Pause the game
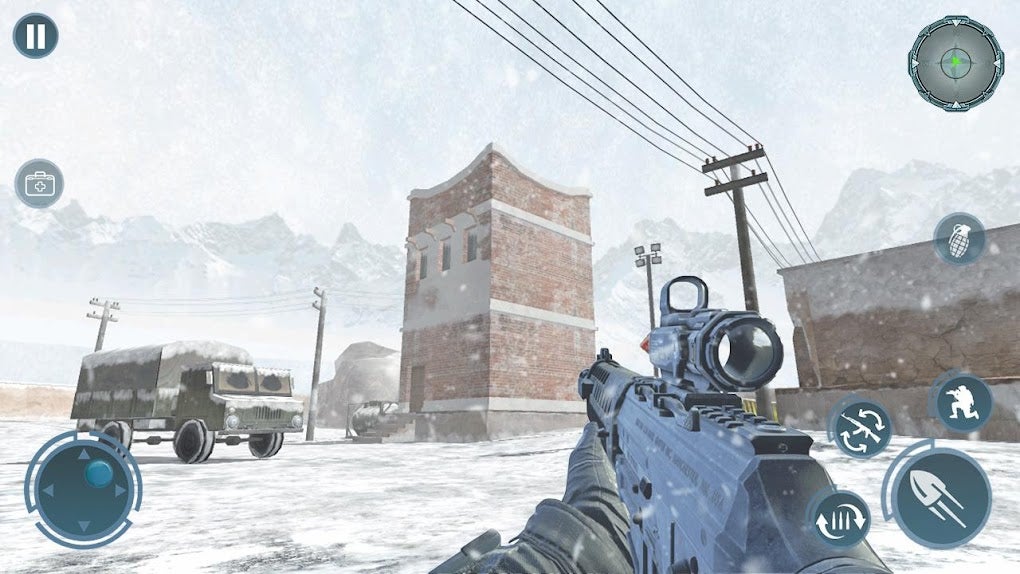The height and width of the screenshot is (574, 1020). 35,36
